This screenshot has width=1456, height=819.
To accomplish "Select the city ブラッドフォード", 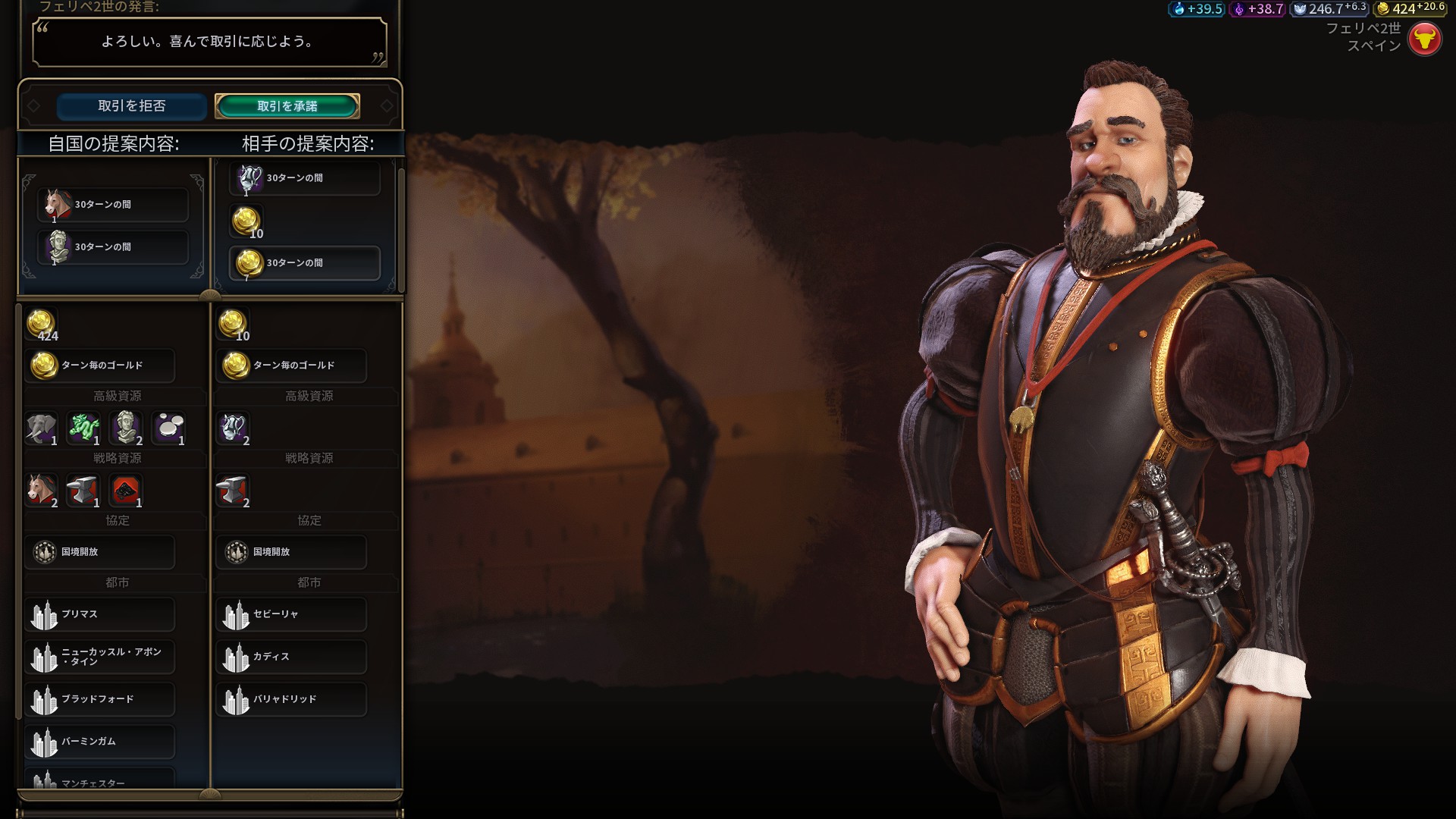I will 100,699.
